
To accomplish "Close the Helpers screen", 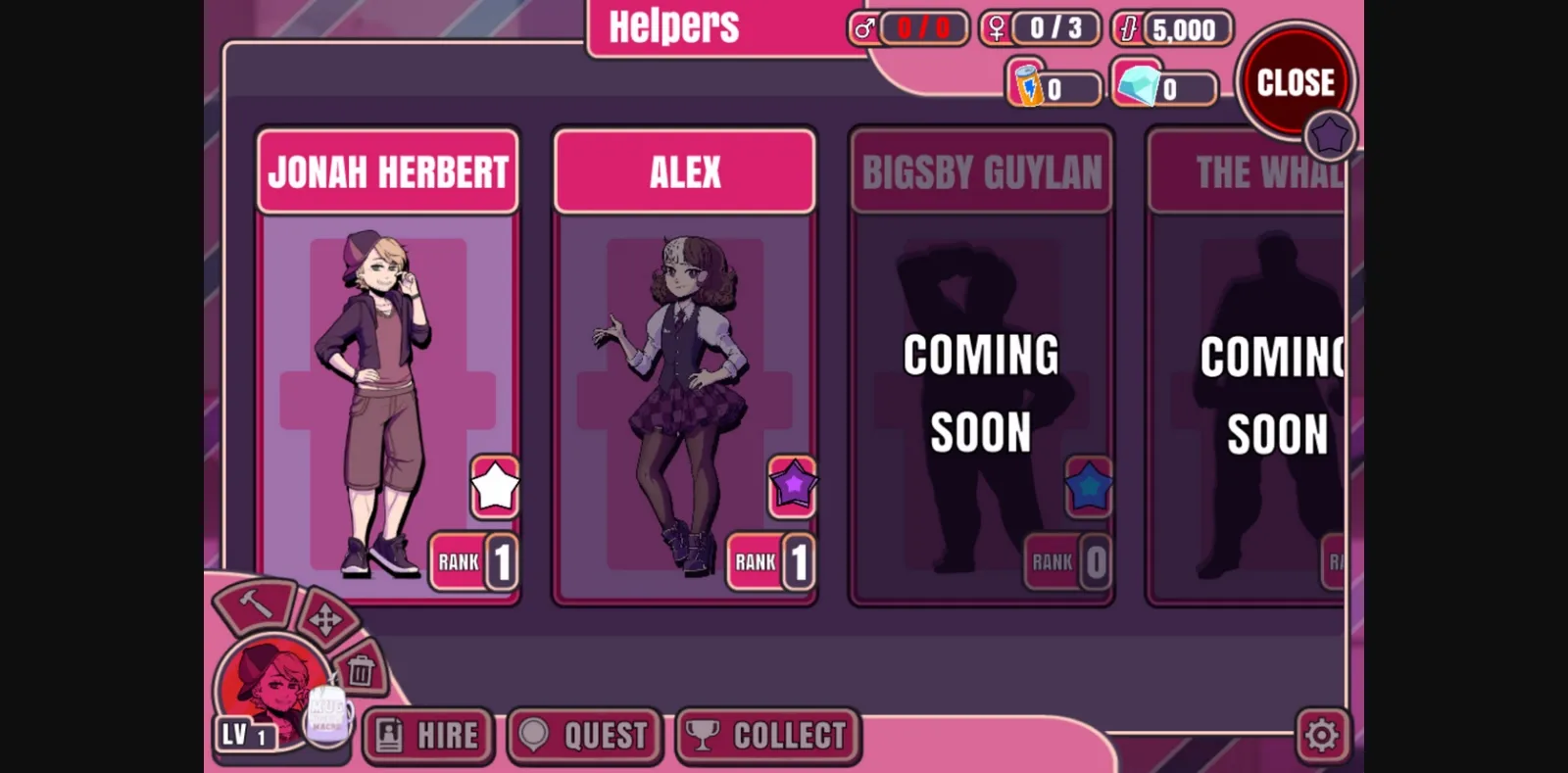I will [1296, 81].
